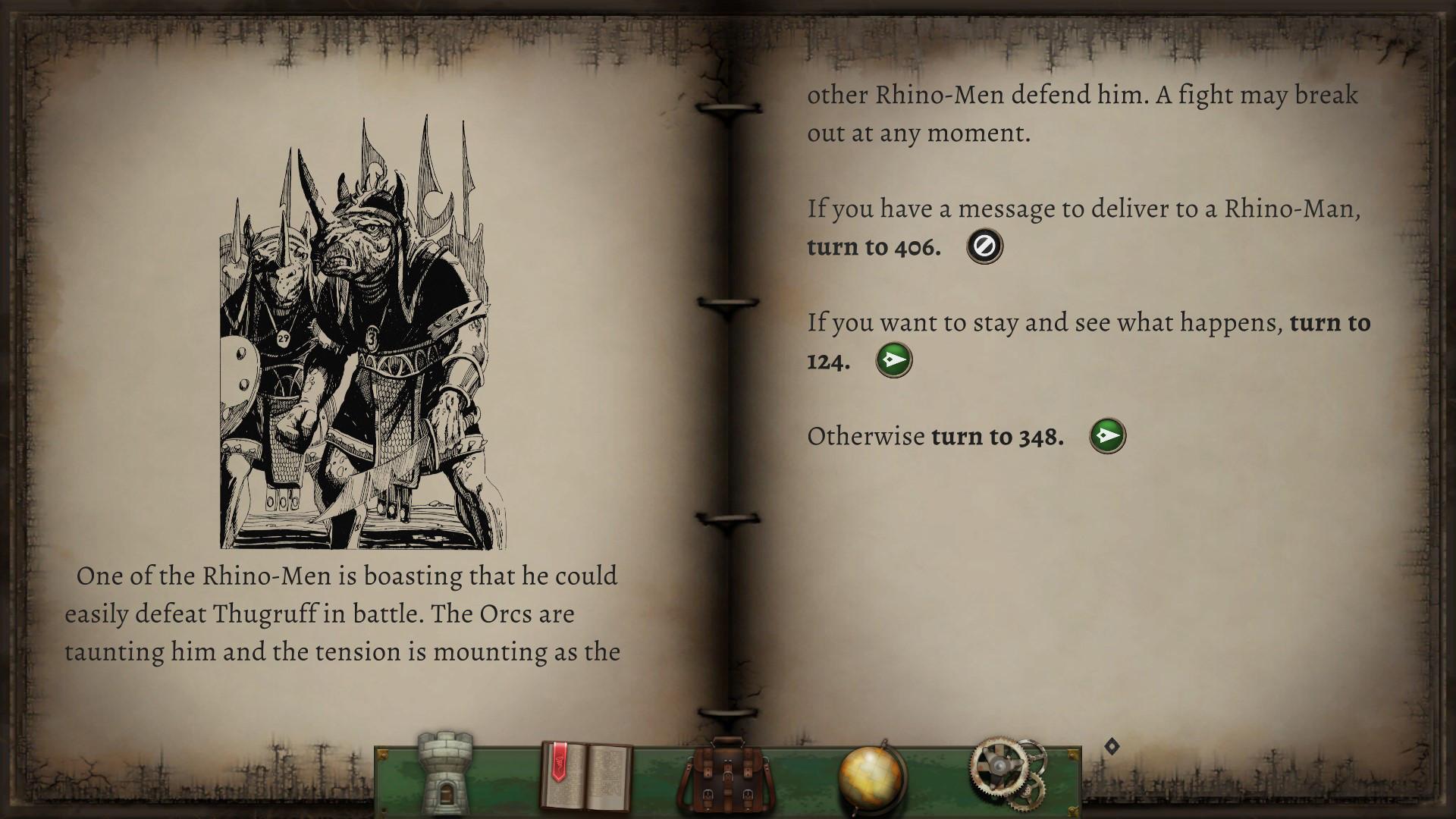Select the green arrow next to 124
Viewport: 1456px width, 819px height.
pyautogui.click(x=893, y=360)
